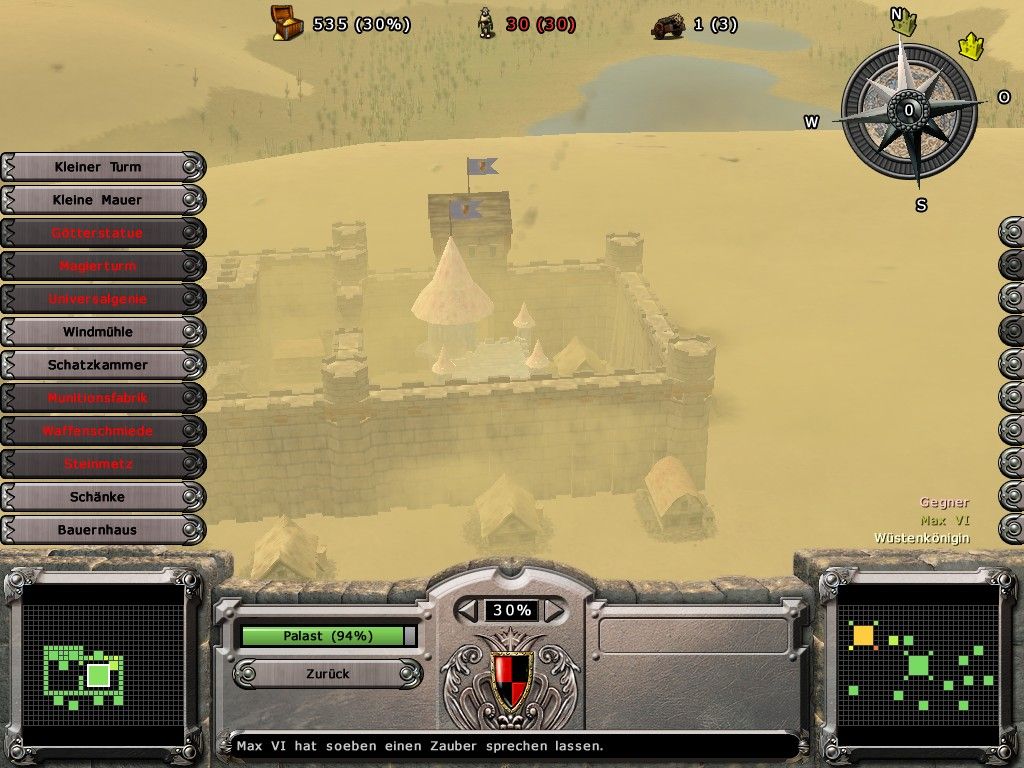Click the yellow crown icon by compass
The height and width of the screenshot is (768, 1024).
(x=970, y=46)
